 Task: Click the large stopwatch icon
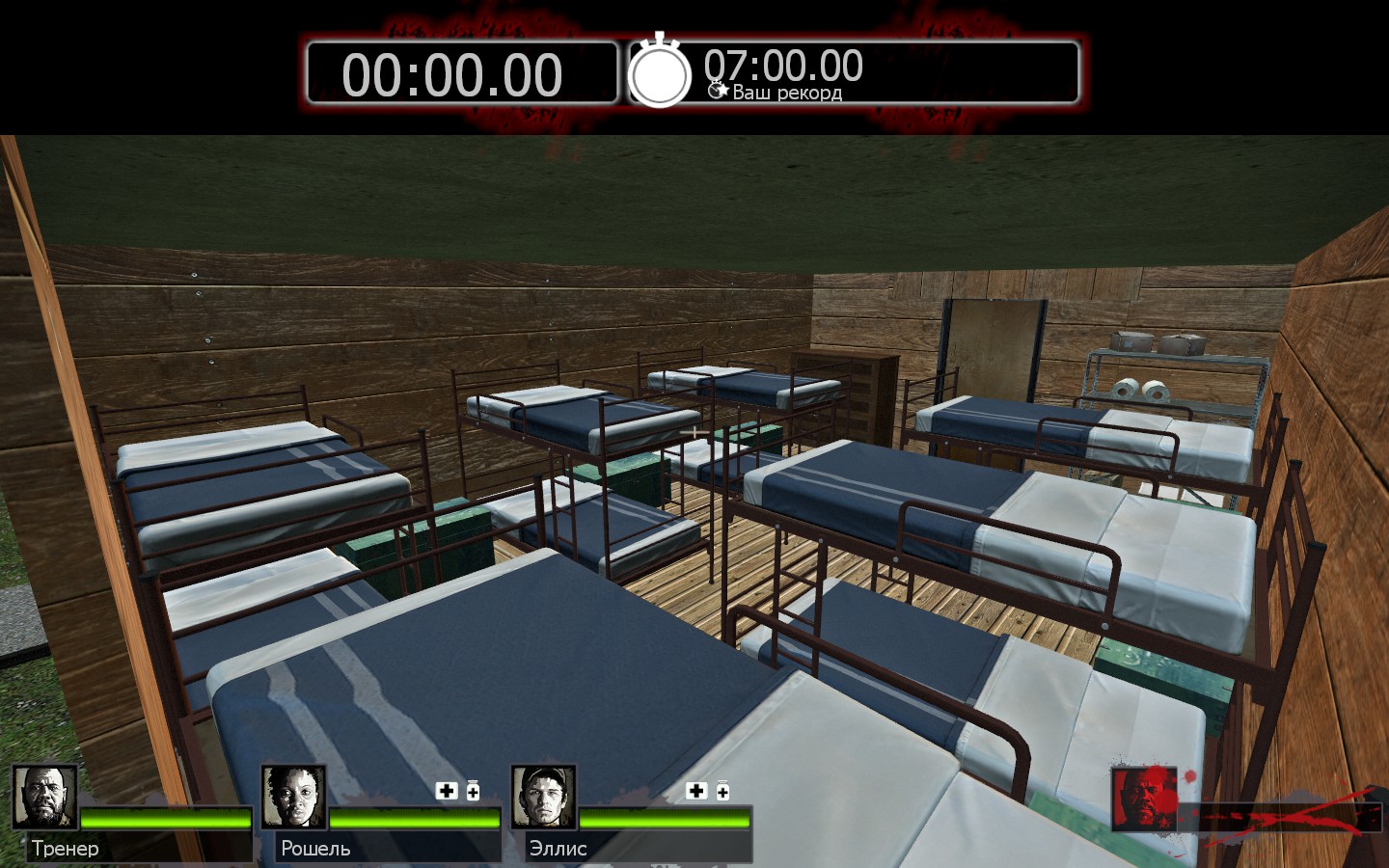[660, 72]
